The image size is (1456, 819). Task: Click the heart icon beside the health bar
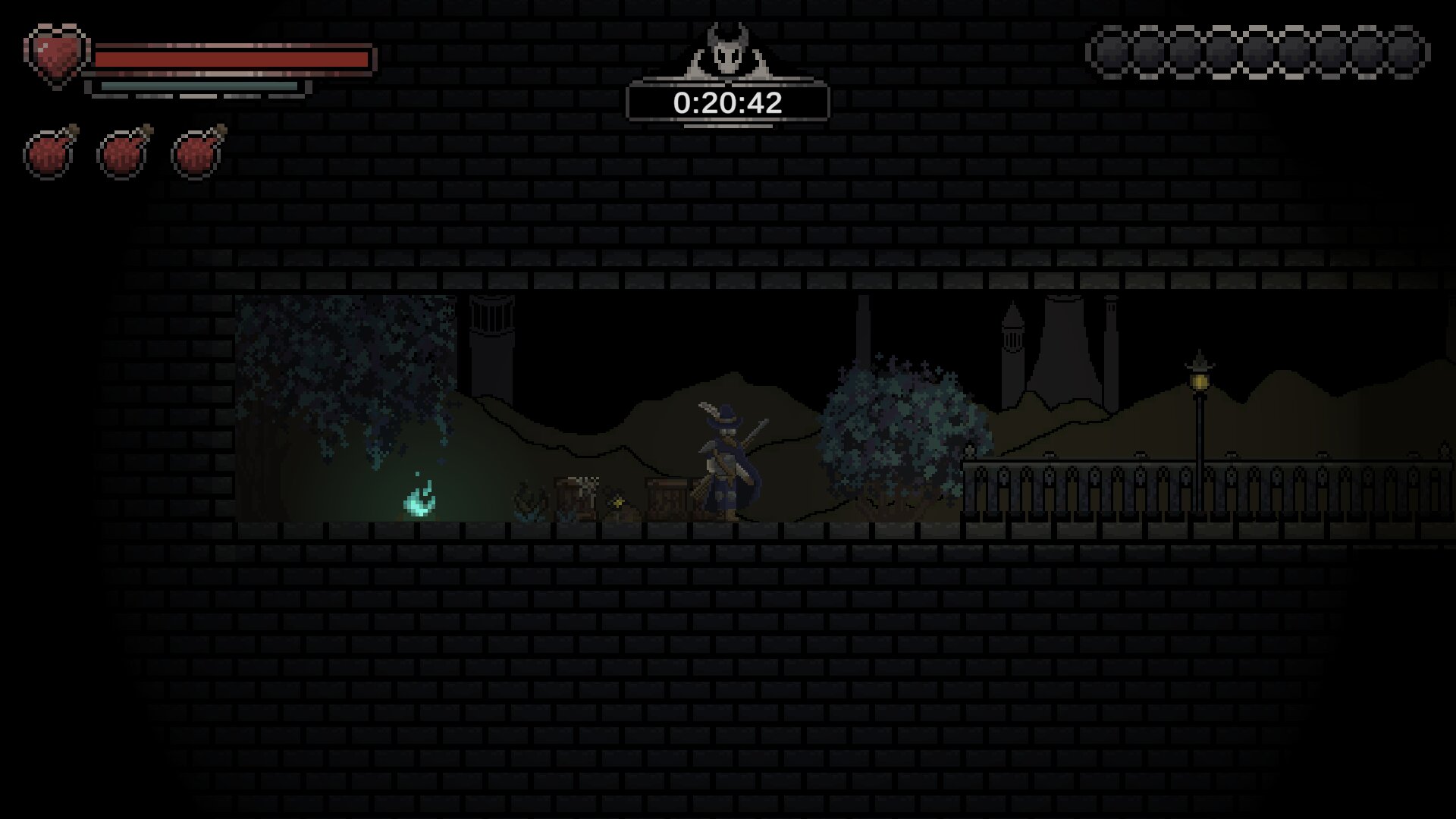[x=55, y=53]
